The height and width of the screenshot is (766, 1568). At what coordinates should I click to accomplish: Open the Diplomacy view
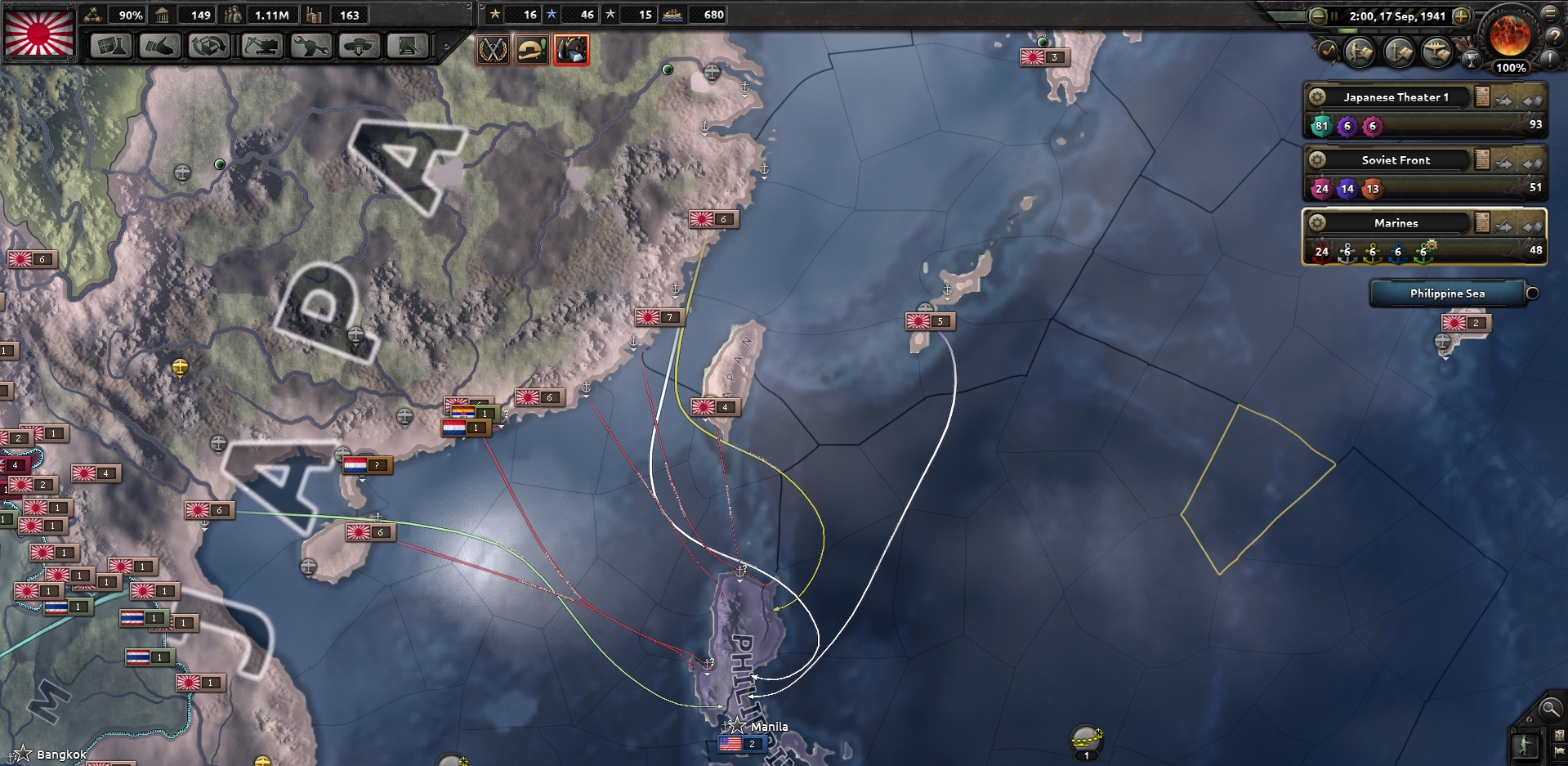pos(162,47)
